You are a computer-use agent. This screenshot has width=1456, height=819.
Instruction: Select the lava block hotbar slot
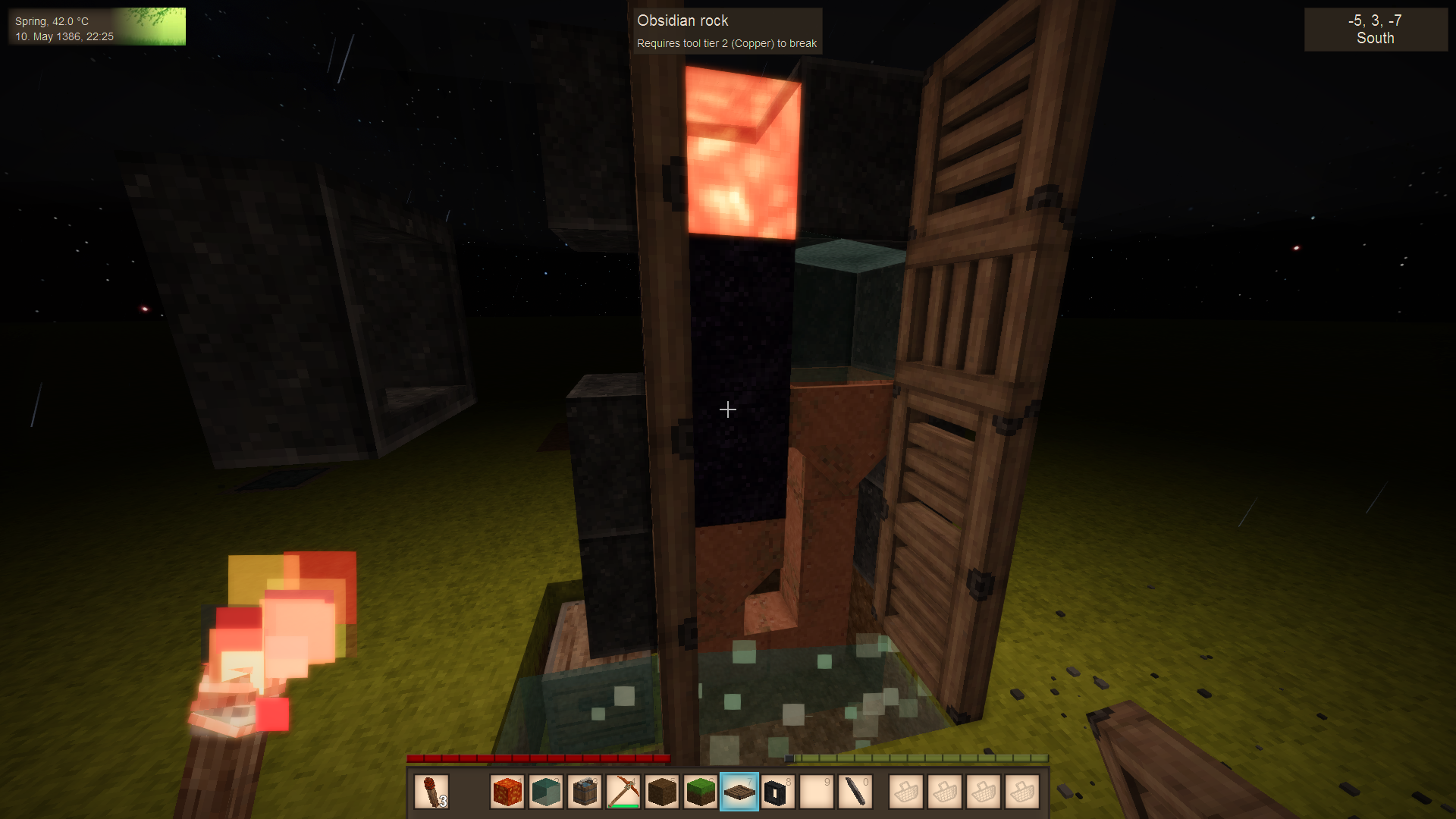coord(507,792)
